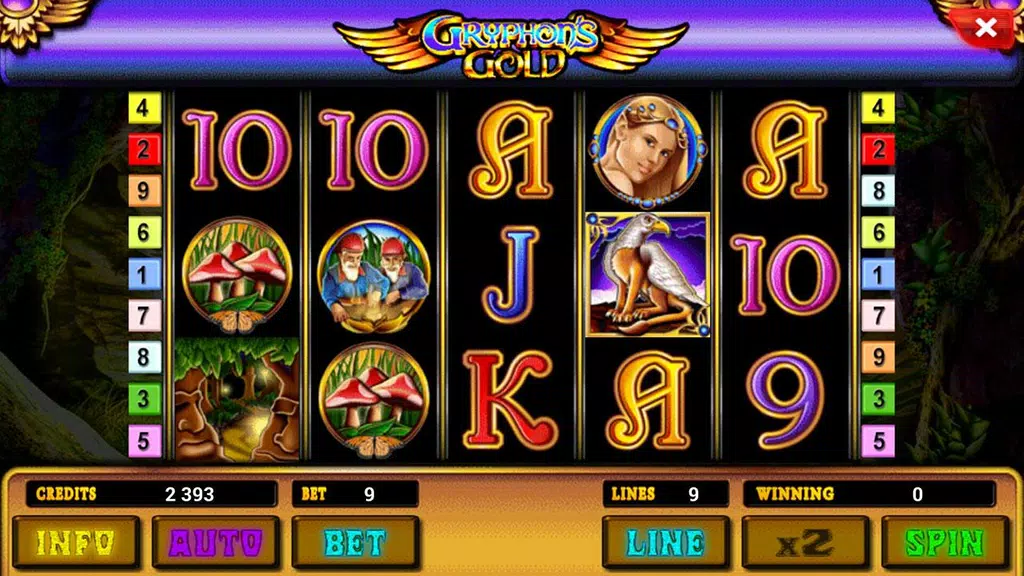Spin the reels with the SPIN button

tap(945, 543)
